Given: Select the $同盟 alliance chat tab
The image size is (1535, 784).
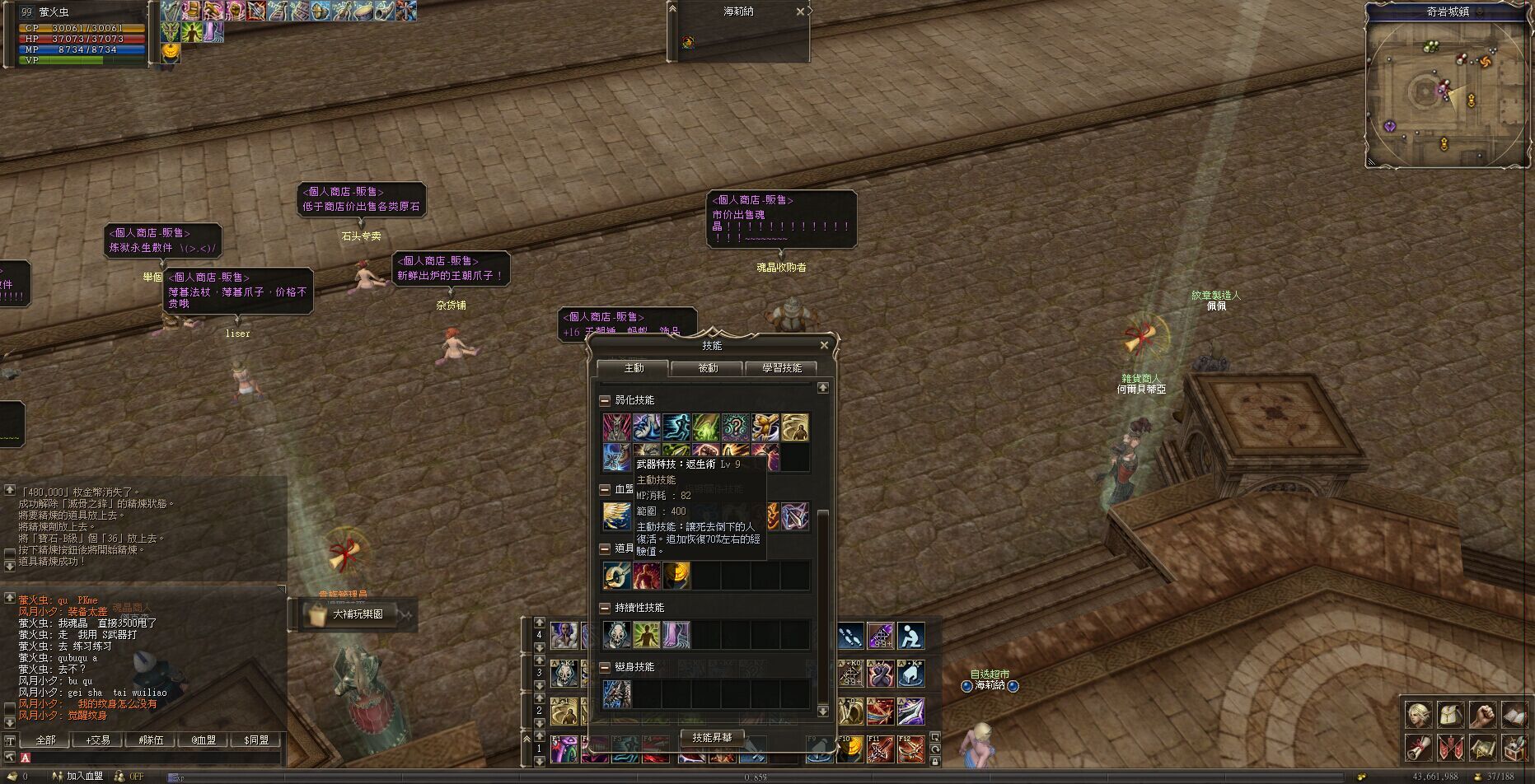Looking at the screenshot, I should (256, 740).
